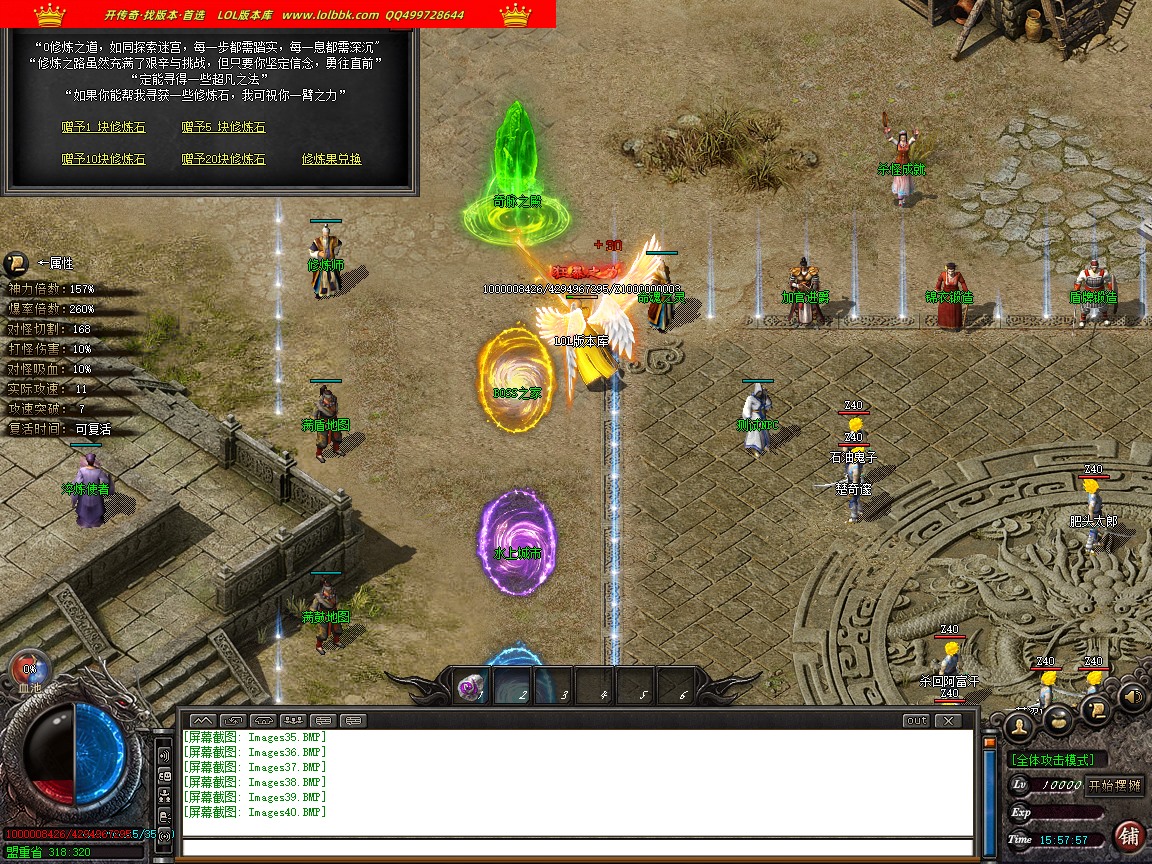
Task: Click the 血池 blood pool orb
Action: (30, 669)
